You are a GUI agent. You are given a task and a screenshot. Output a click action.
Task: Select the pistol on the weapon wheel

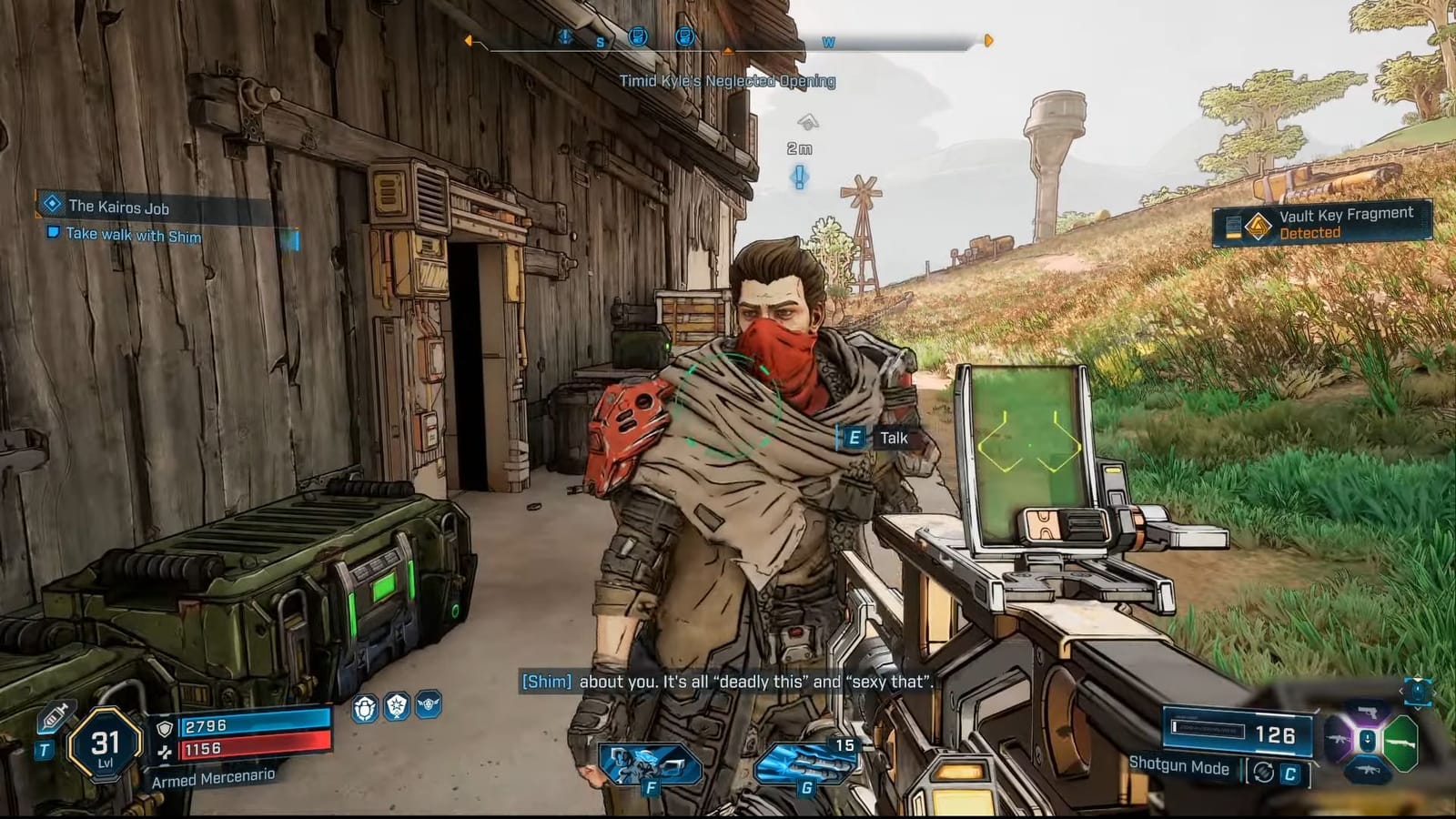coord(1368,713)
